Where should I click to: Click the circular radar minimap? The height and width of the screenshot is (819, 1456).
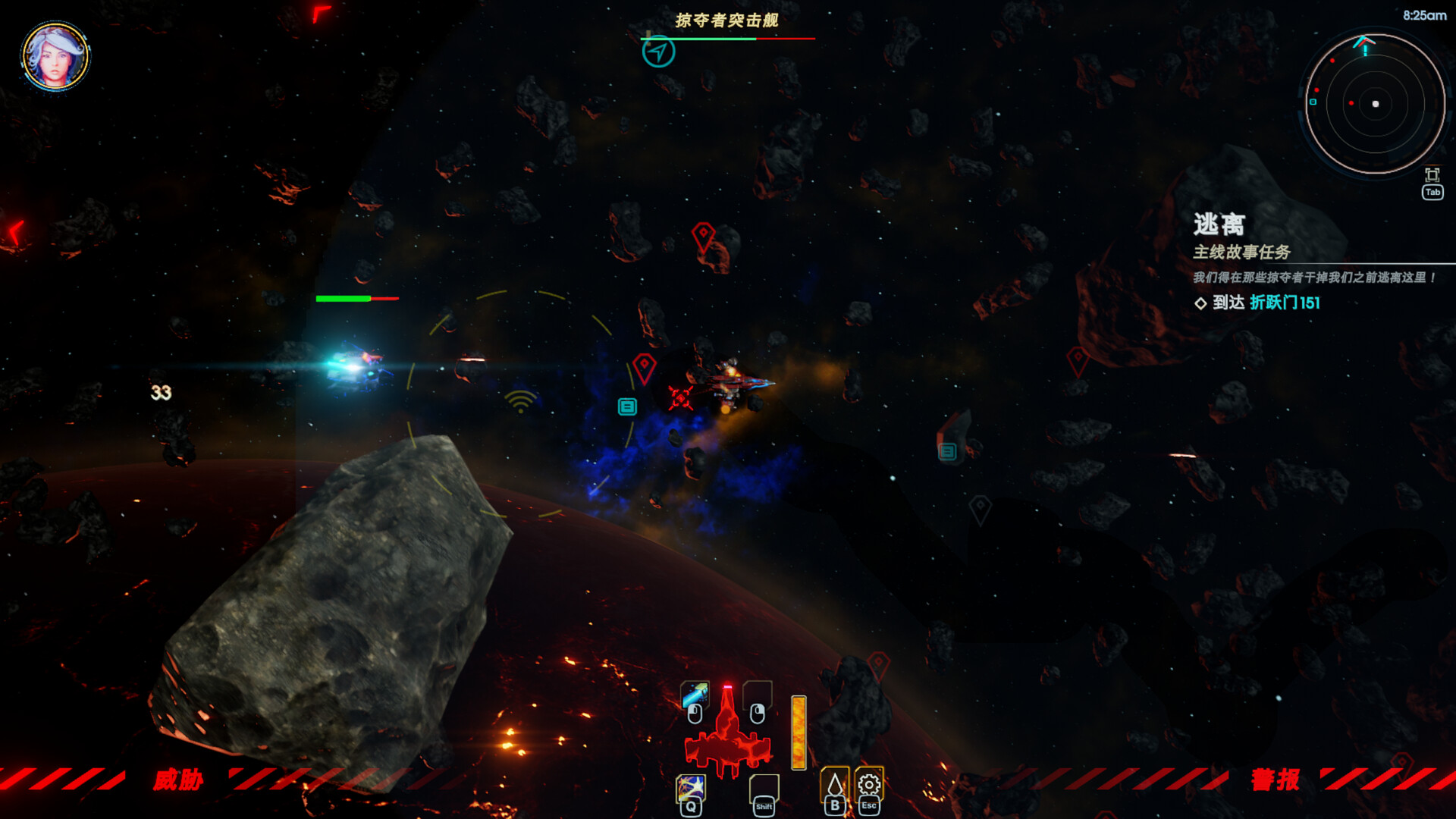pos(1374,104)
